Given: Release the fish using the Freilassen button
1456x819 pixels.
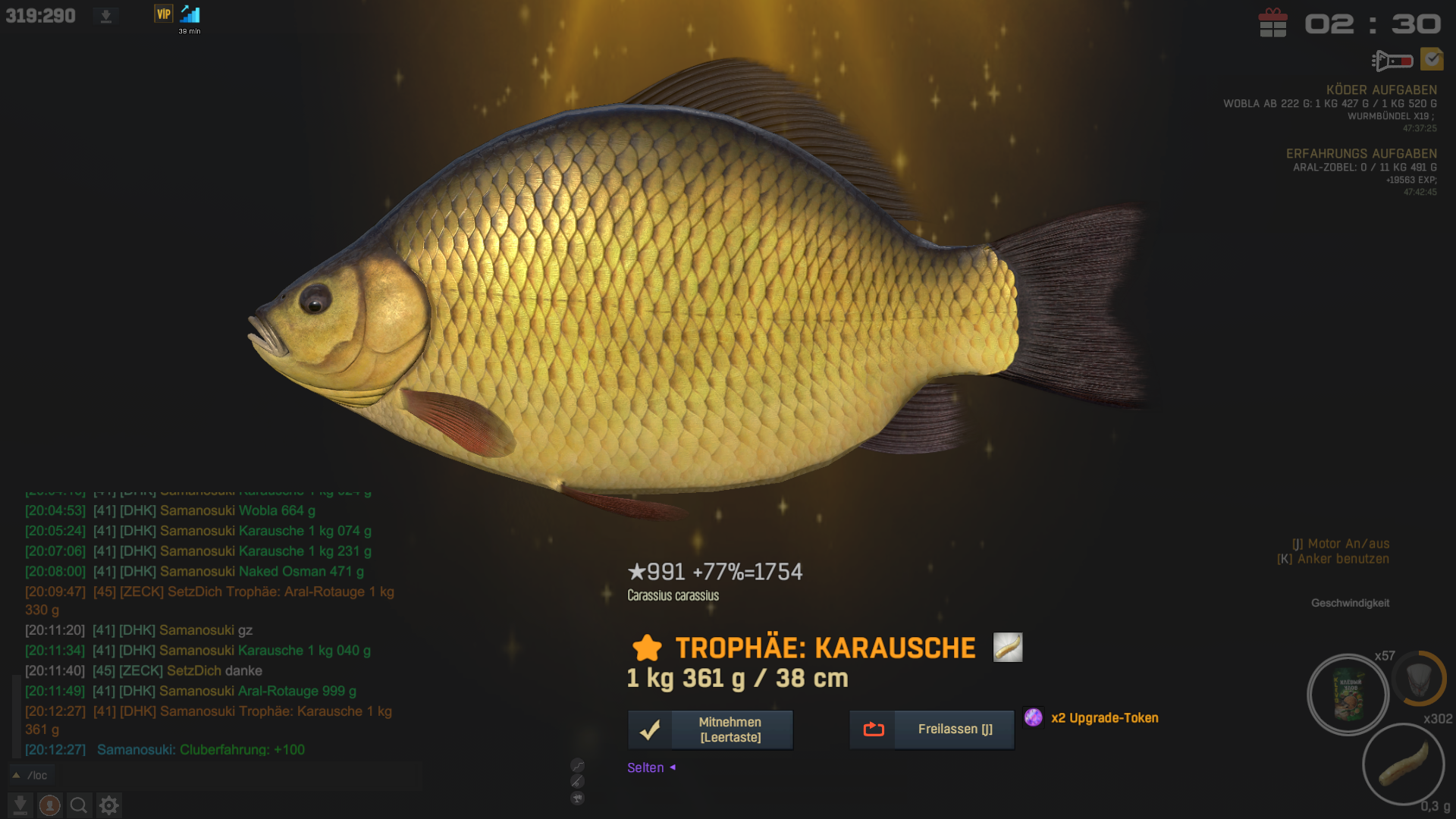Looking at the screenshot, I should click(931, 730).
